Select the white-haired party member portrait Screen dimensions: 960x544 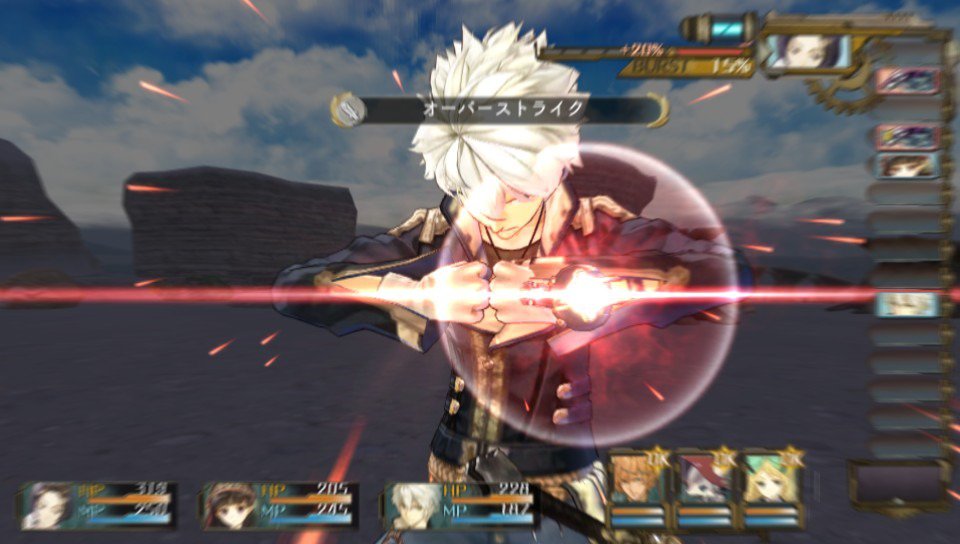pos(413,505)
